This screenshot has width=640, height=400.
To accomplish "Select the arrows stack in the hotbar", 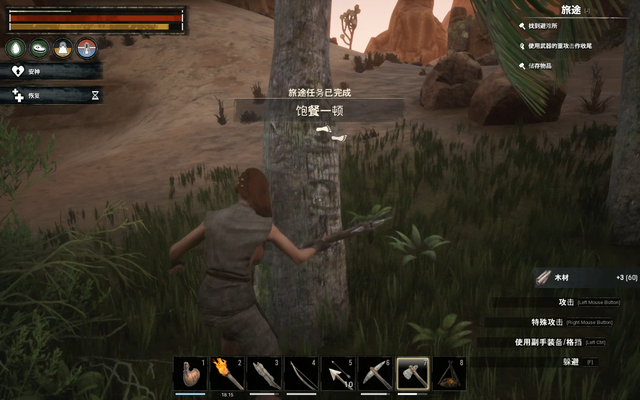I will 337,374.
